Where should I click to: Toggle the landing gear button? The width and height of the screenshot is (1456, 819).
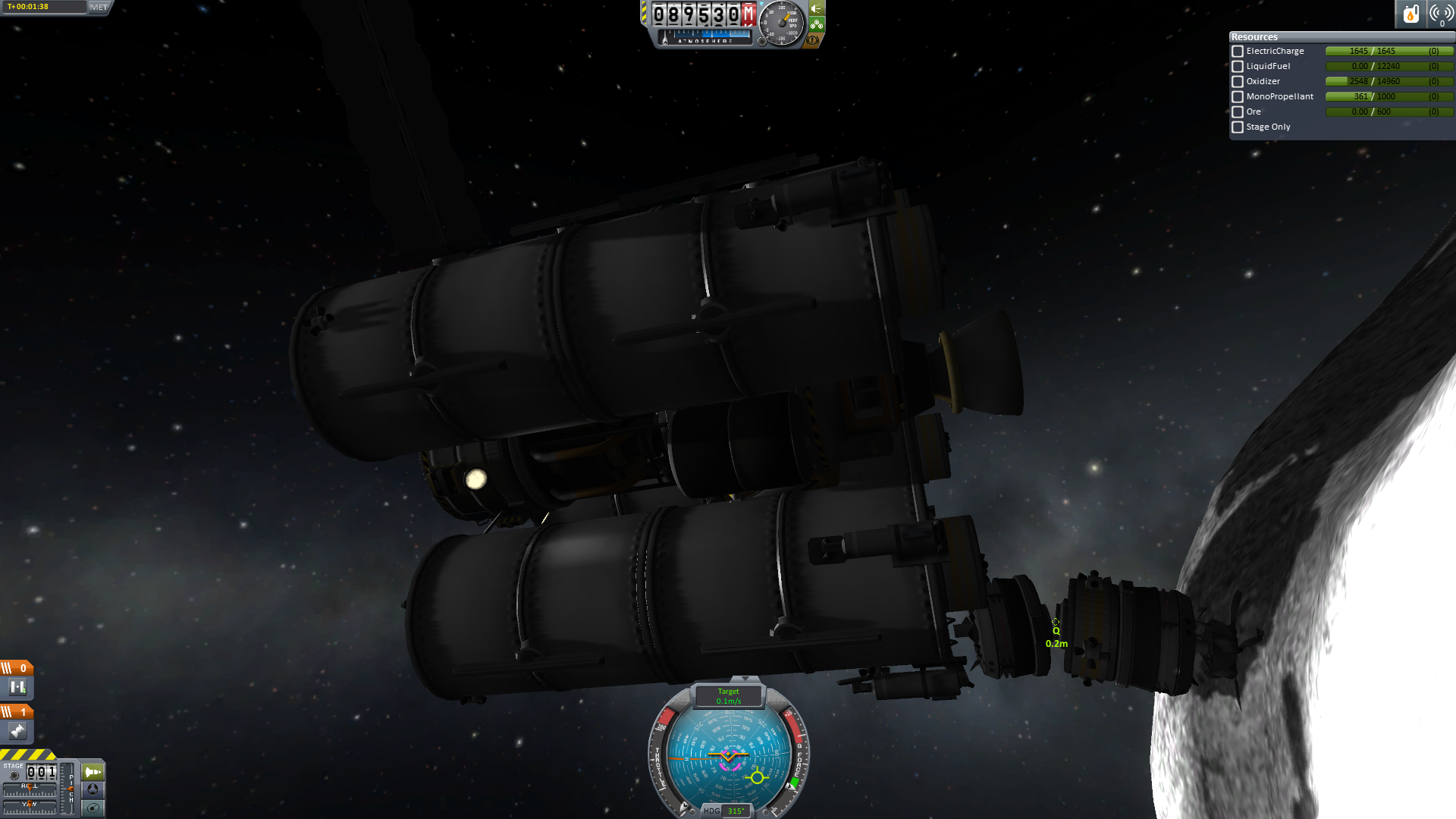tap(817, 24)
